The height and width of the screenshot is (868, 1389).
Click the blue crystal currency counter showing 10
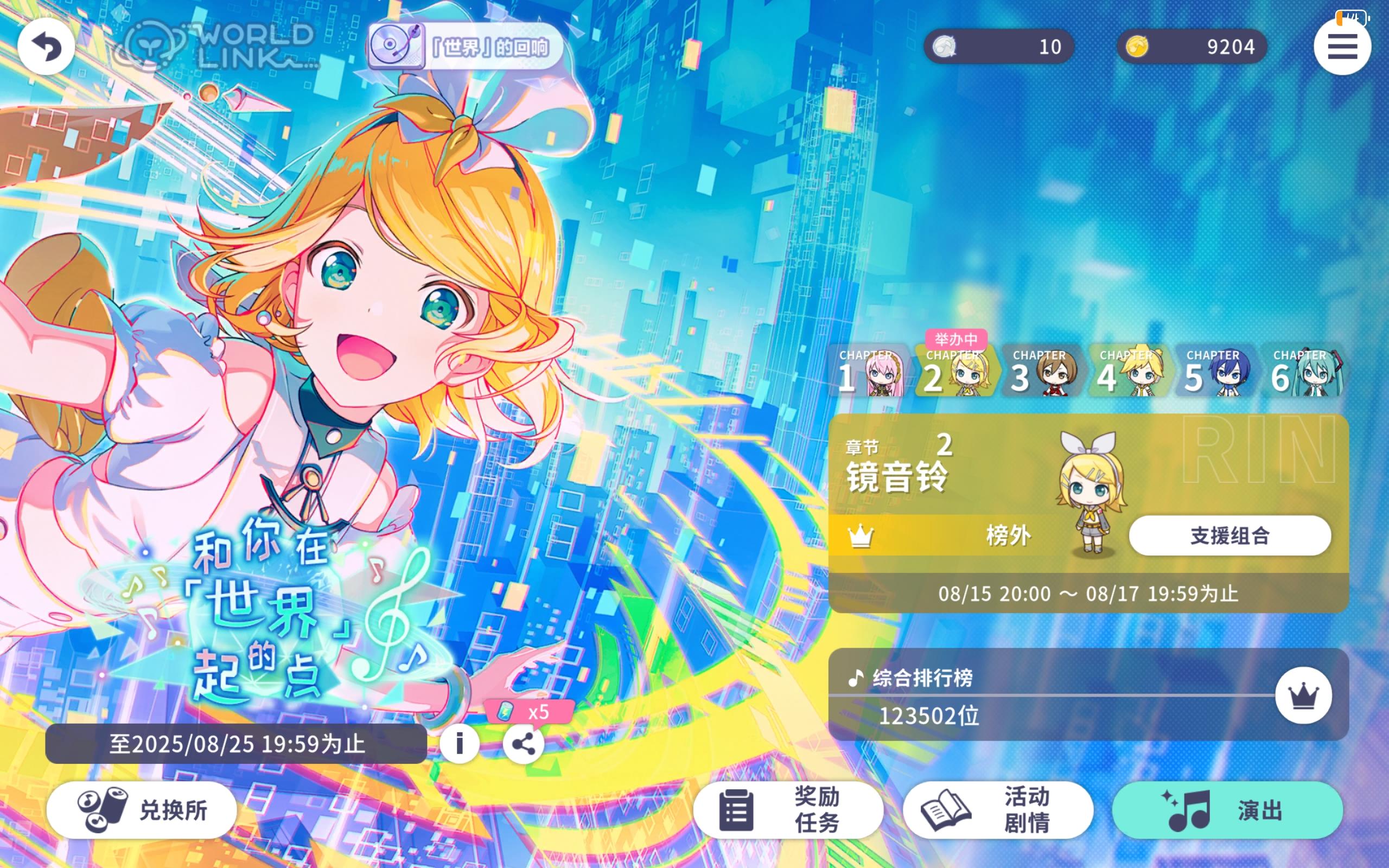tap(998, 46)
